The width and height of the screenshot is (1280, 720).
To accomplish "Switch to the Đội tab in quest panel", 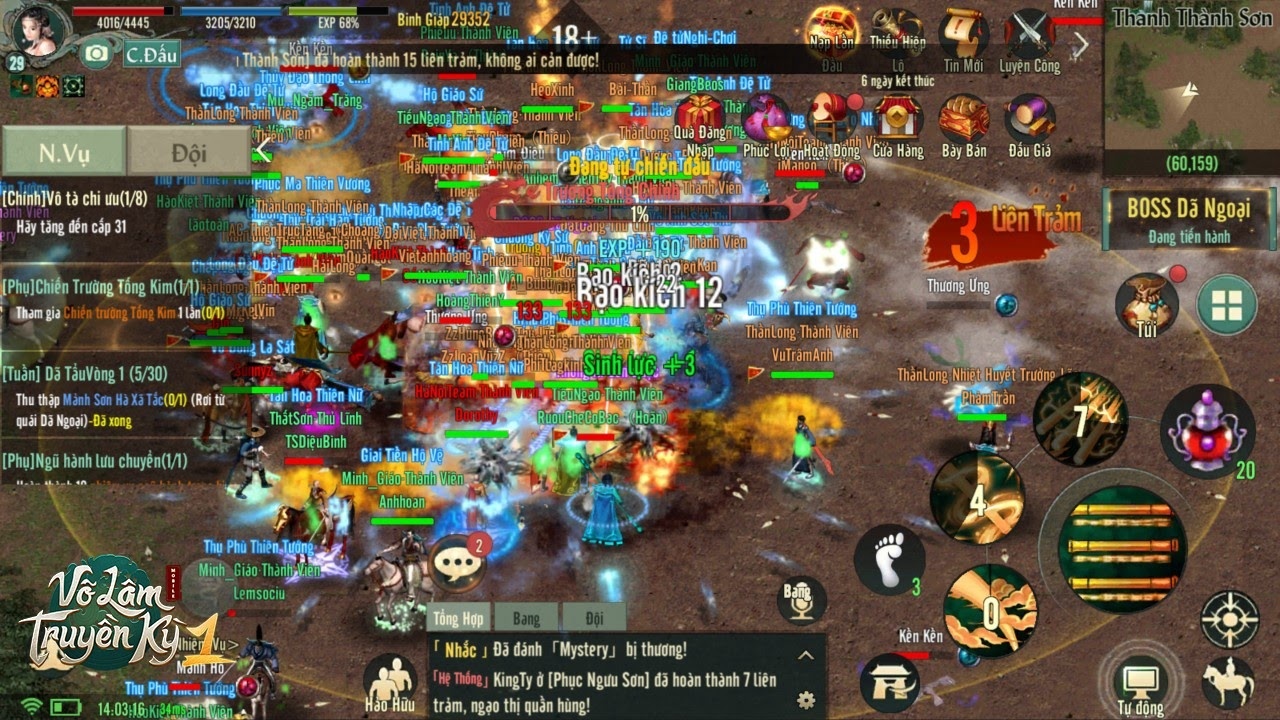I will point(190,150).
